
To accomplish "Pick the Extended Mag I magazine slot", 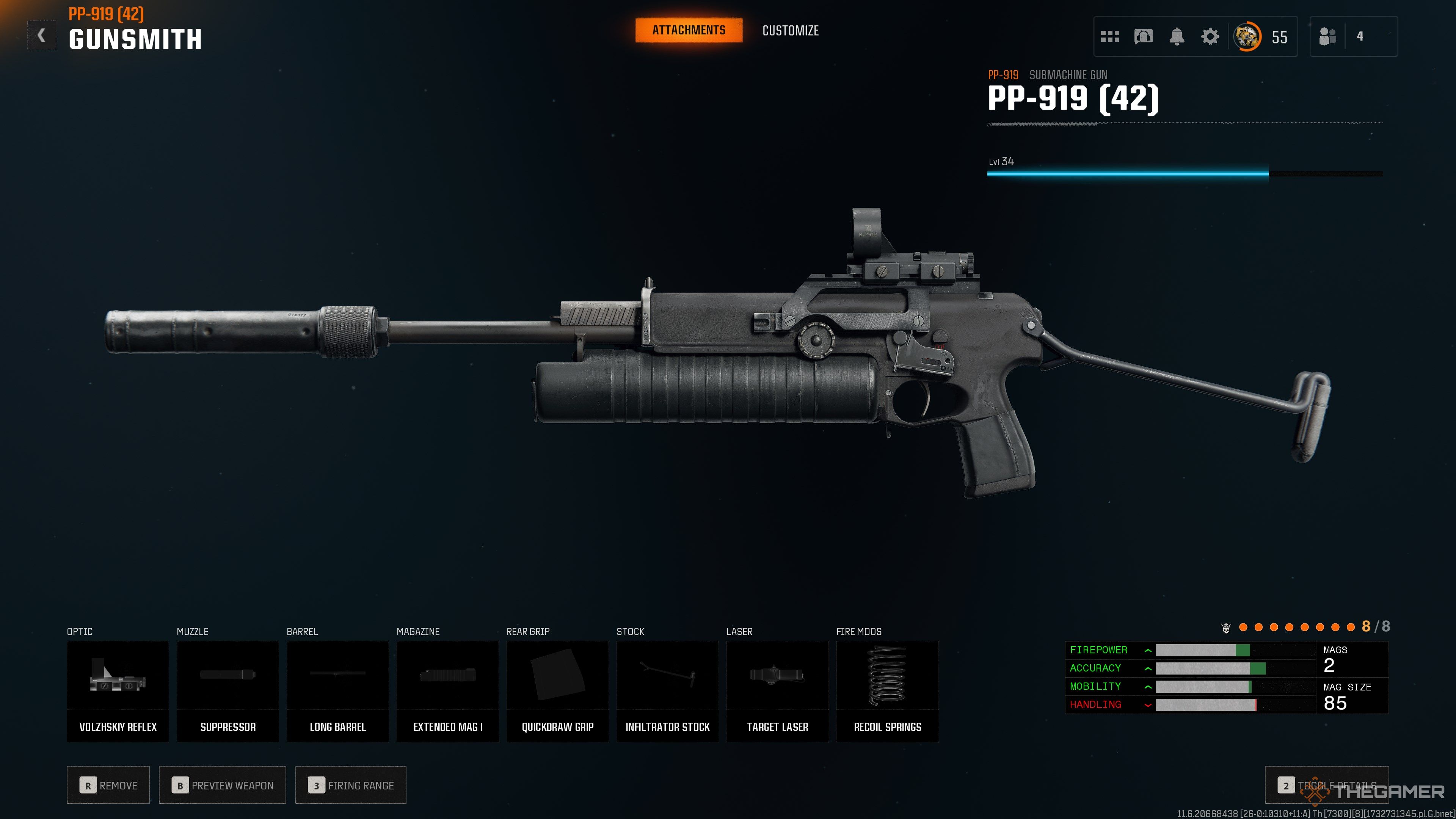I will [448, 691].
